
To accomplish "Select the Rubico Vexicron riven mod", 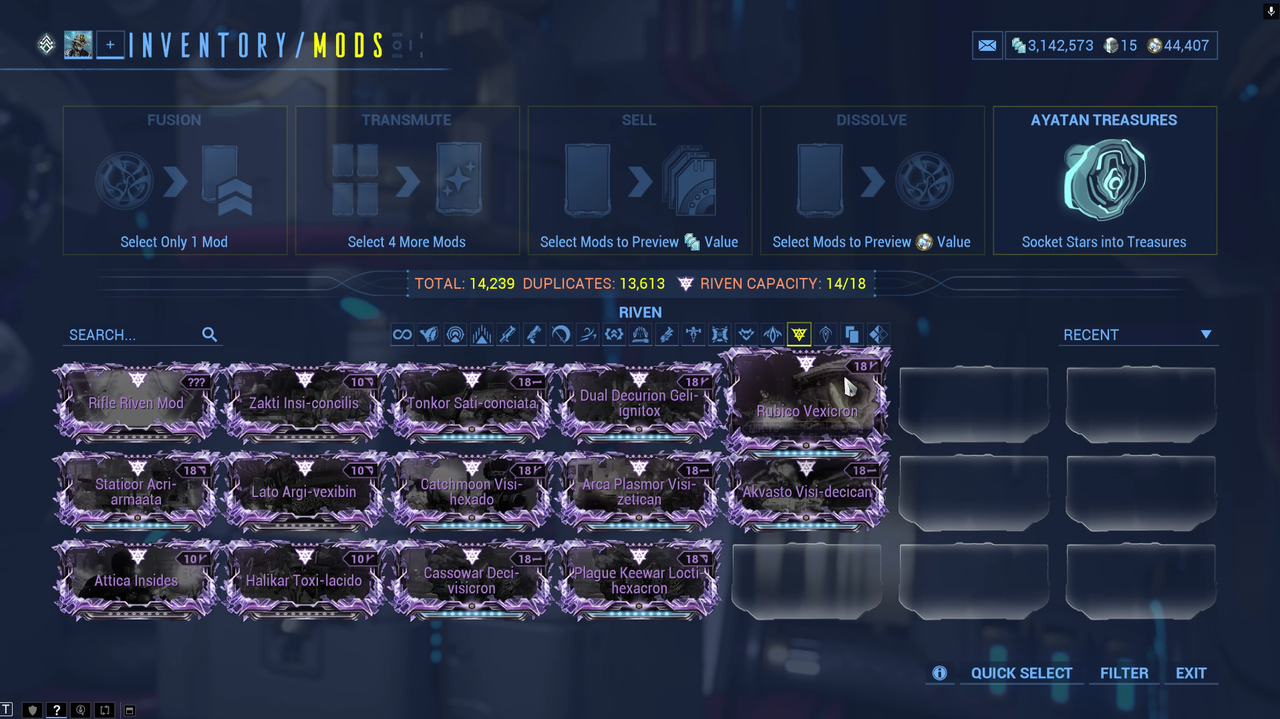I will [805, 405].
